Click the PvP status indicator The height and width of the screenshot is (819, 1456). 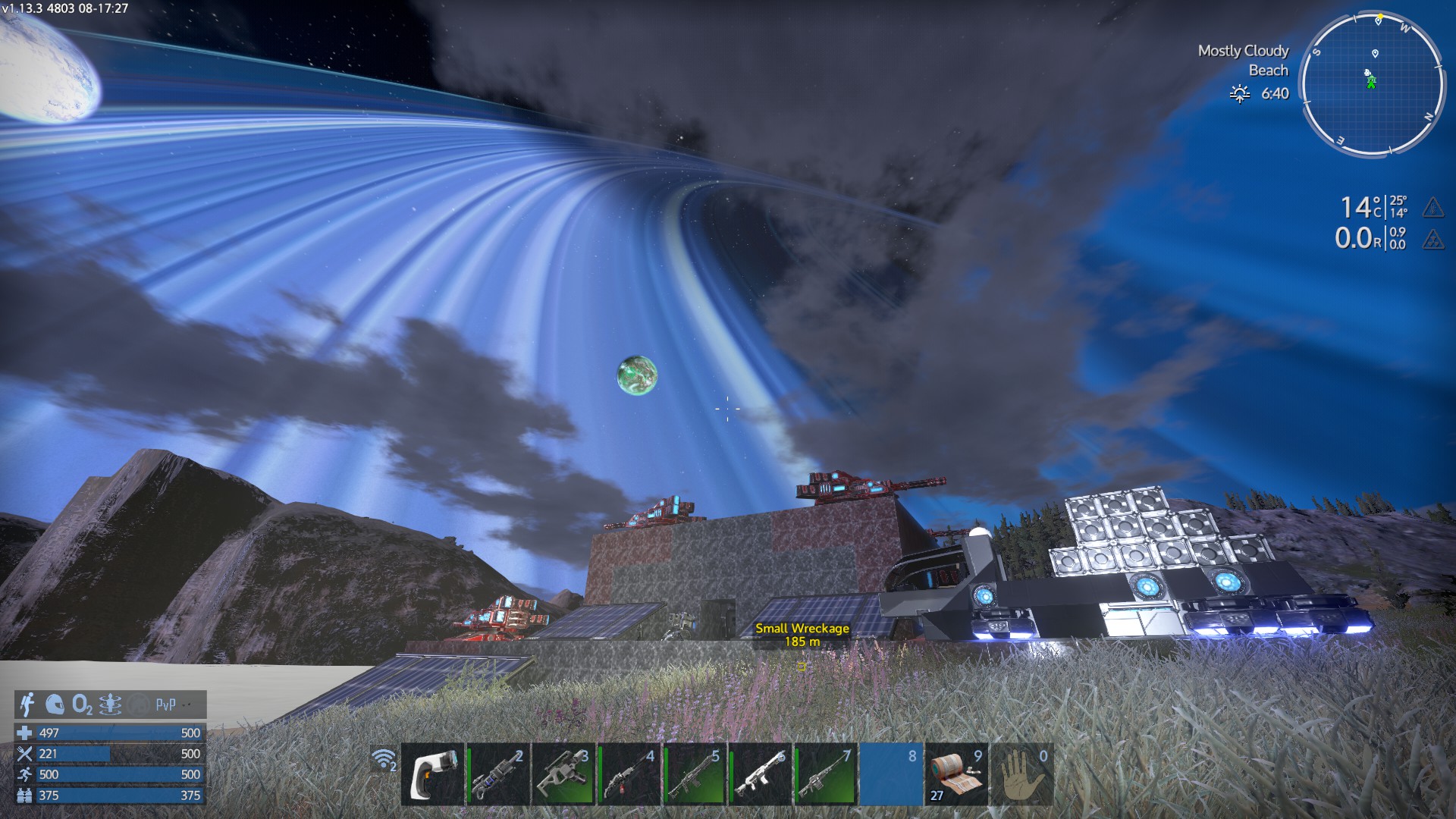pyautogui.click(x=165, y=704)
